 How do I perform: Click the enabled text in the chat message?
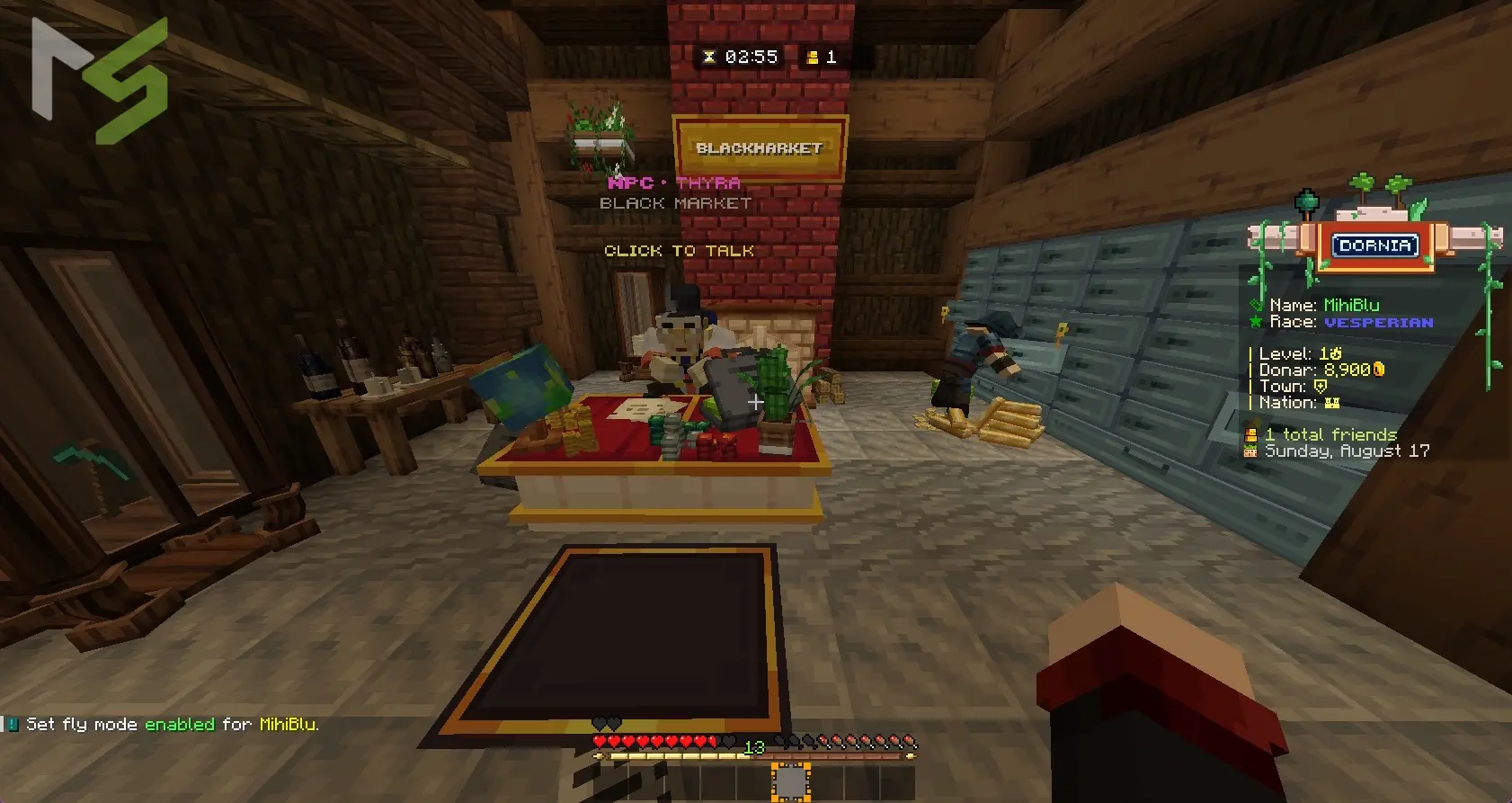[180, 724]
